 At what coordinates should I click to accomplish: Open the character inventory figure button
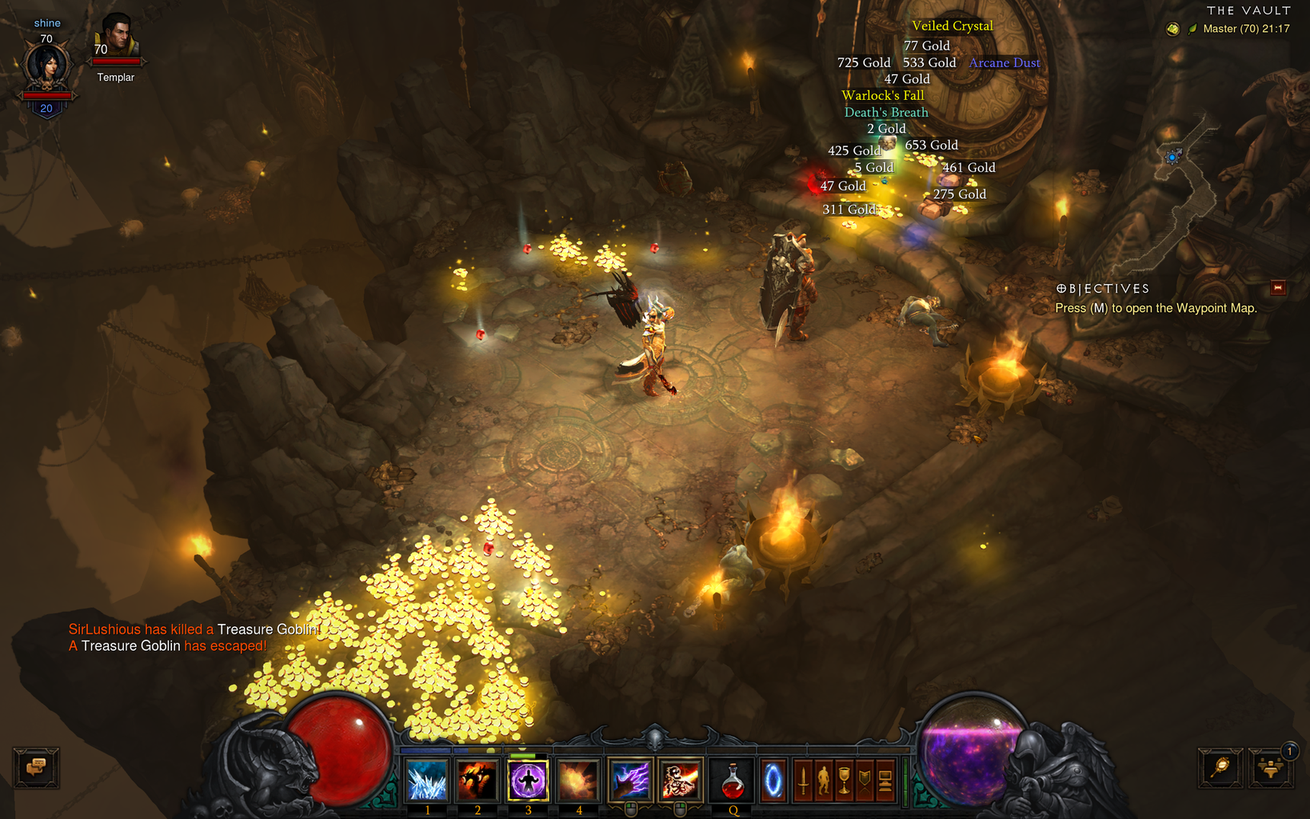tap(823, 779)
